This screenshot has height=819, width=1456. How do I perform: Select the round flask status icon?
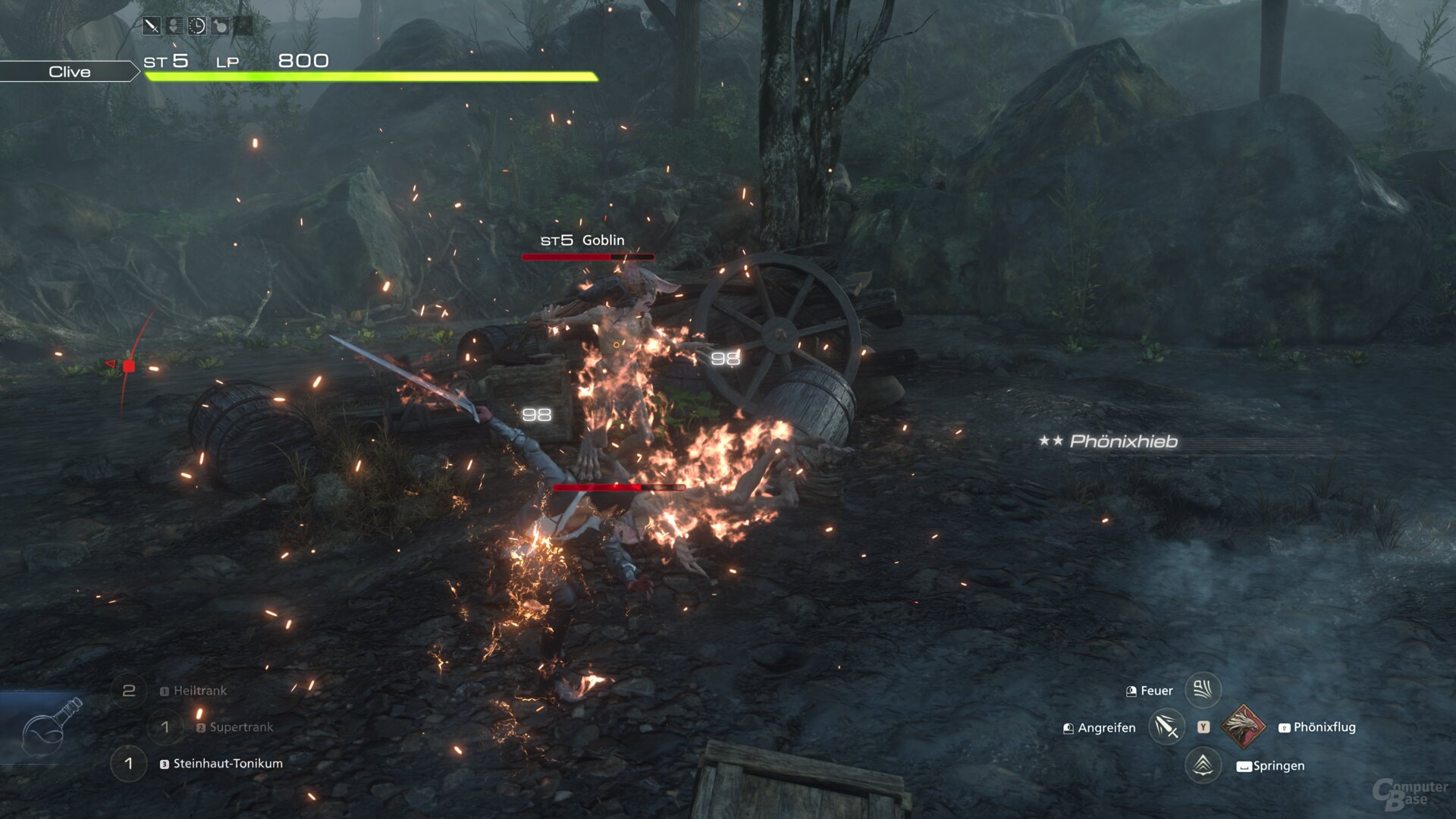pos(220,27)
